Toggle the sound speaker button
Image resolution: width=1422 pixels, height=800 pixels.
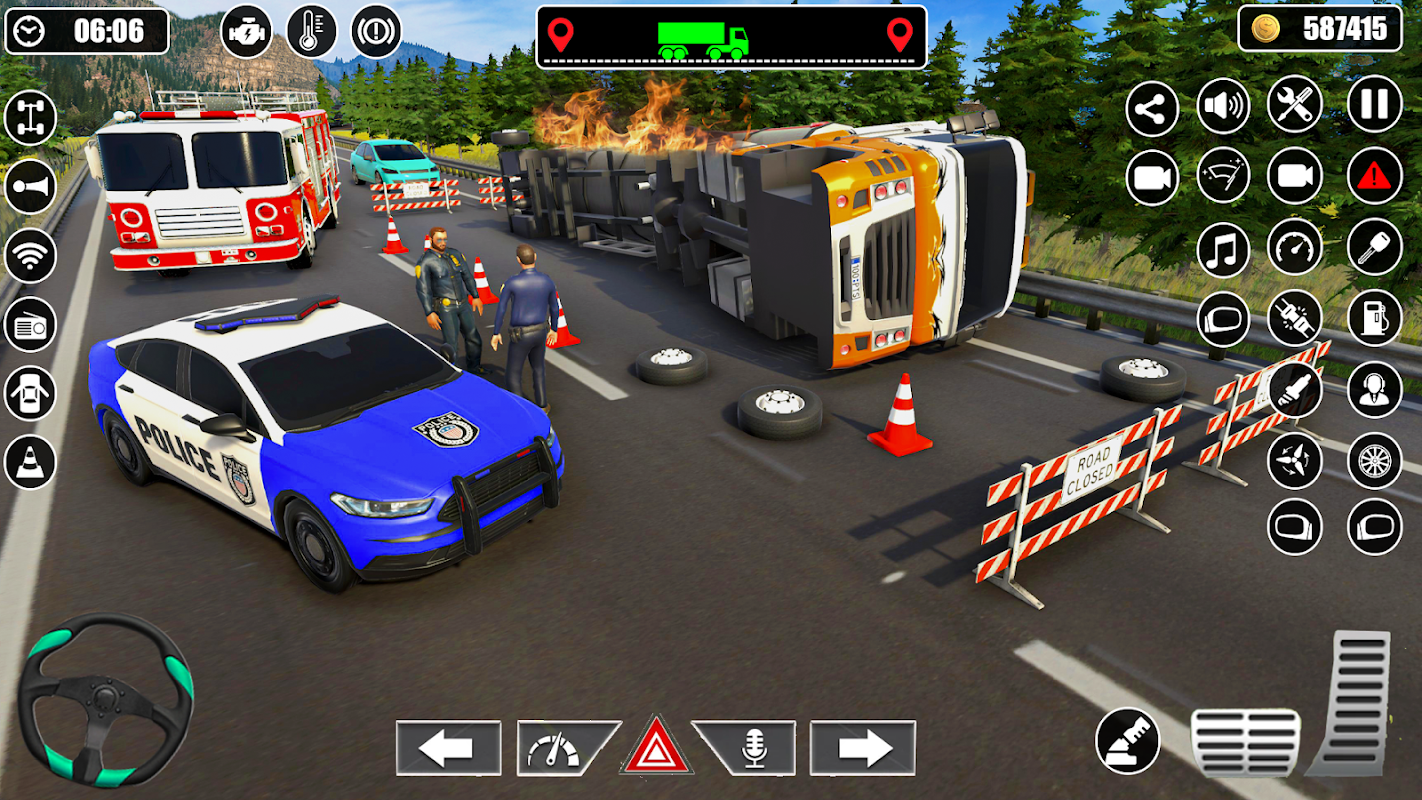[1223, 105]
